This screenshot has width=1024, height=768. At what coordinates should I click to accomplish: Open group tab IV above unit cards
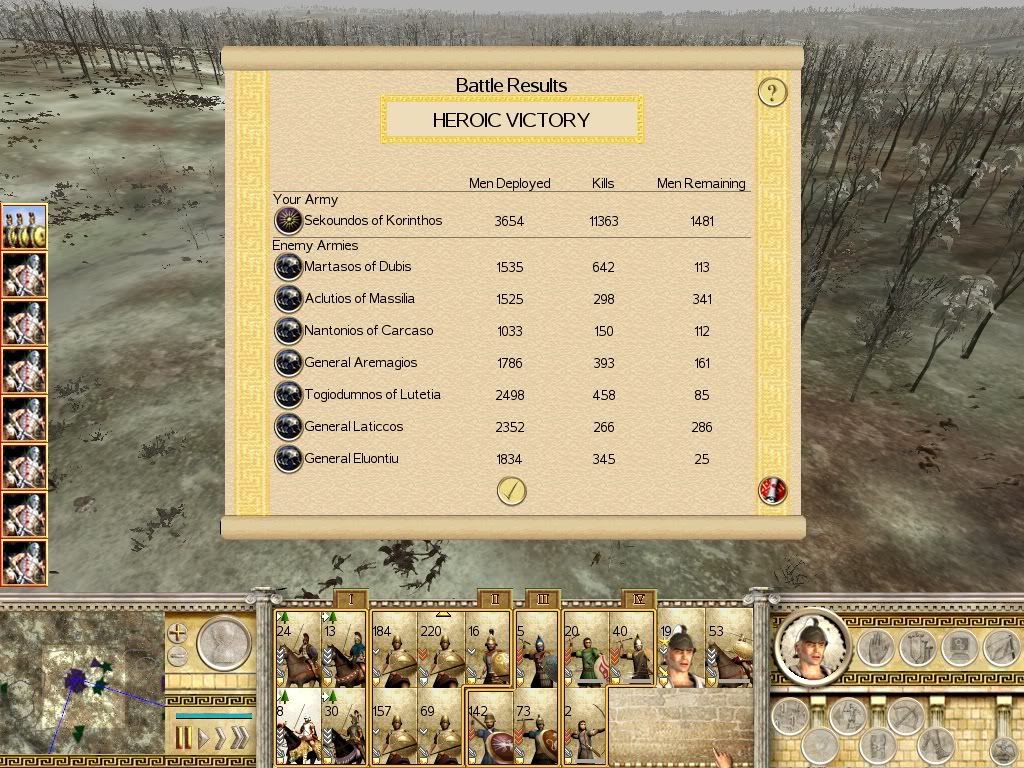point(639,599)
